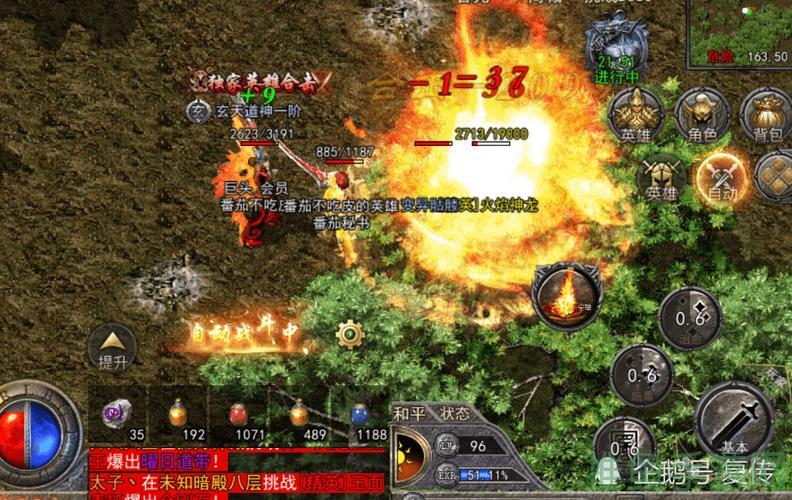Select the crossed-swords helmet 英雄 icon

point(661,178)
